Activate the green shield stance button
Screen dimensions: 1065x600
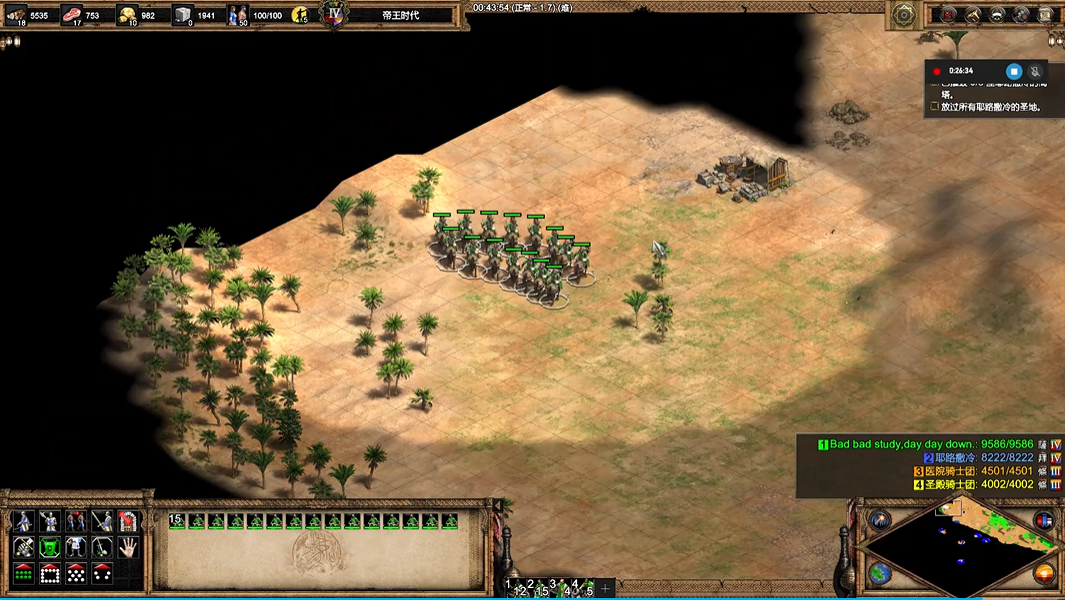pos(49,547)
